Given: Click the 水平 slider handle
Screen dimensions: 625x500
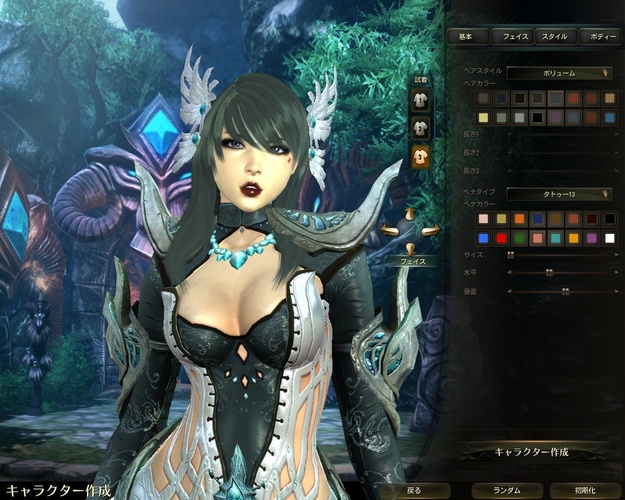Looking at the screenshot, I should click(x=548, y=272).
